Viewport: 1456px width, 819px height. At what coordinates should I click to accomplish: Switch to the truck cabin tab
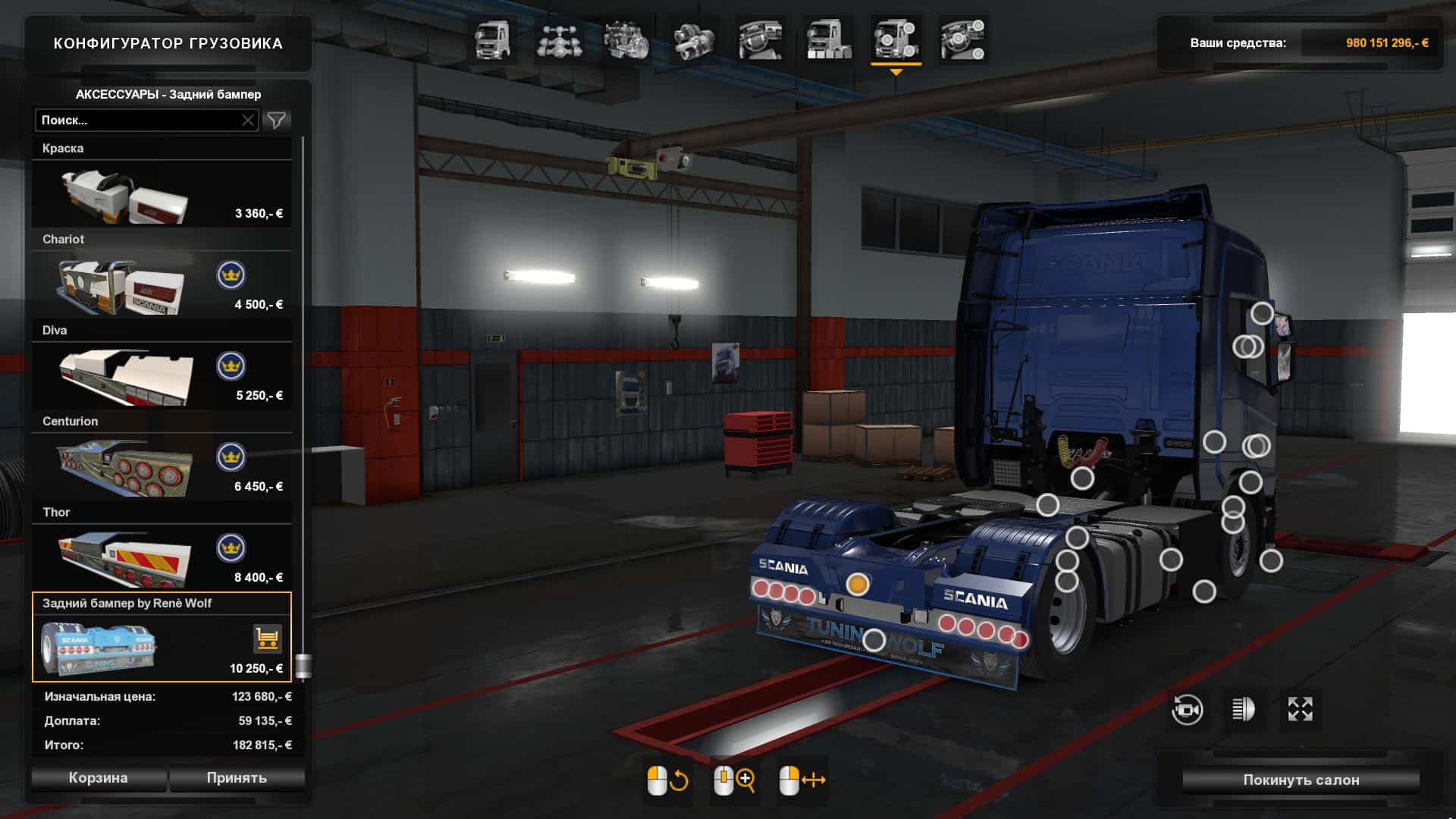click(x=493, y=39)
